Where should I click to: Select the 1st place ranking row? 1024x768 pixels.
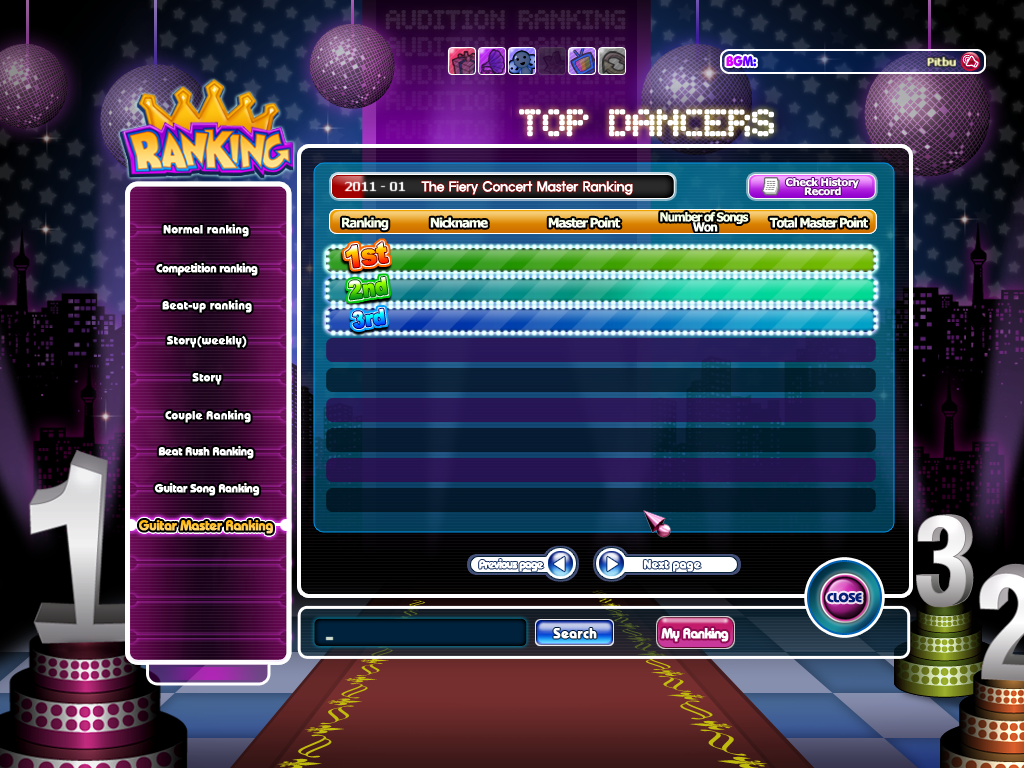click(601, 259)
